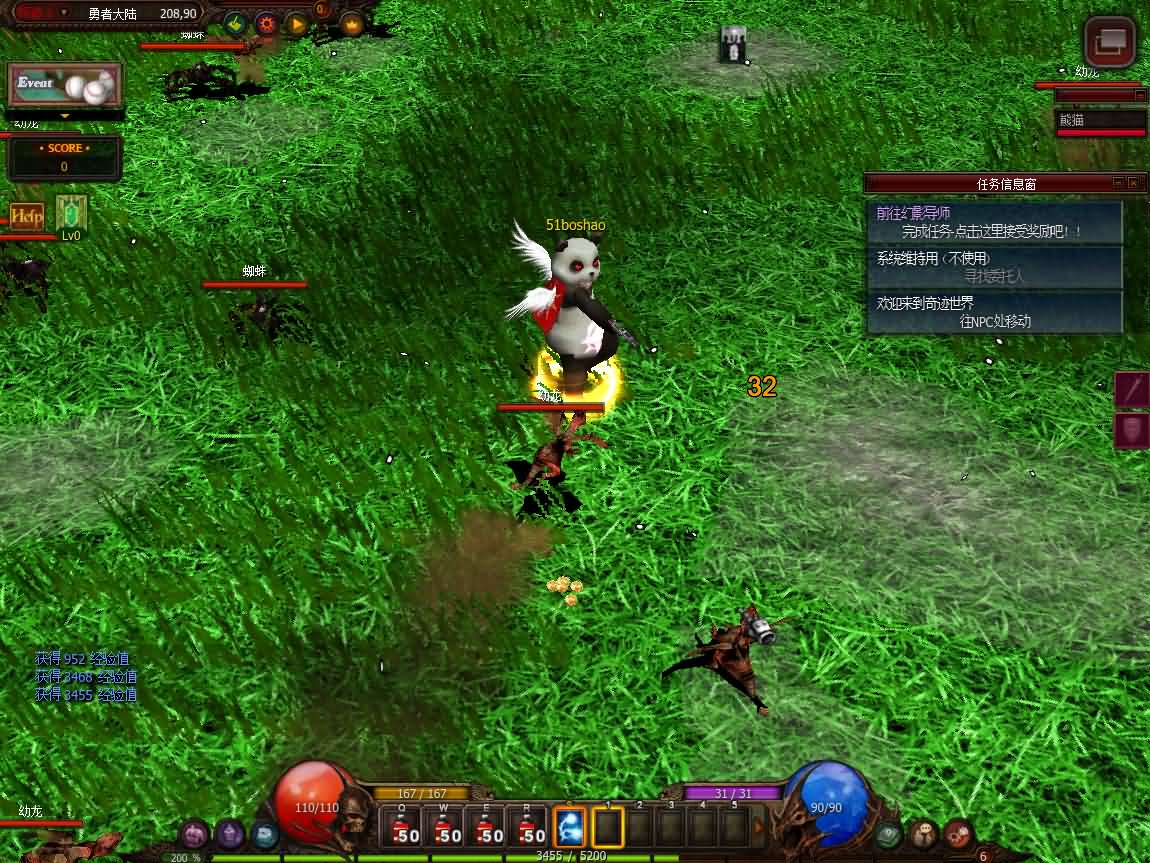Open the red gear settings icon
Screen dimensions: 1150x863
tap(266, 22)
